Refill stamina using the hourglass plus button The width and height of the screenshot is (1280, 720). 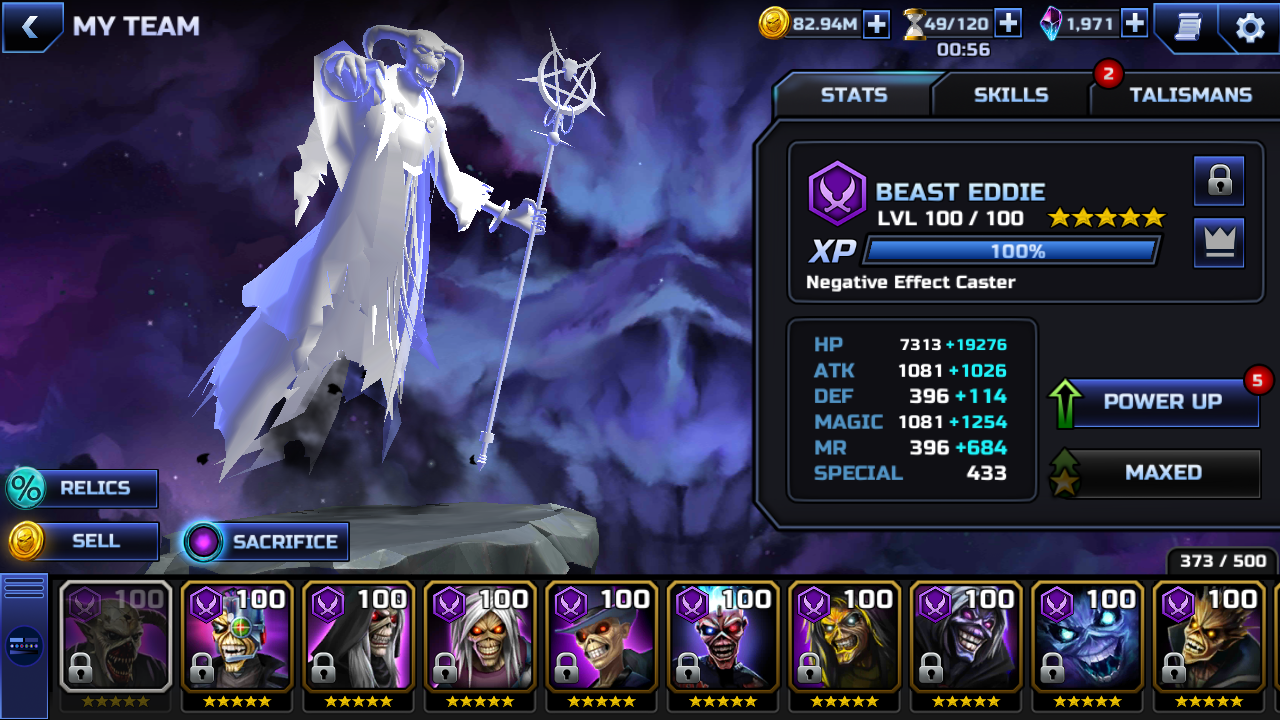click(1008, 23)
